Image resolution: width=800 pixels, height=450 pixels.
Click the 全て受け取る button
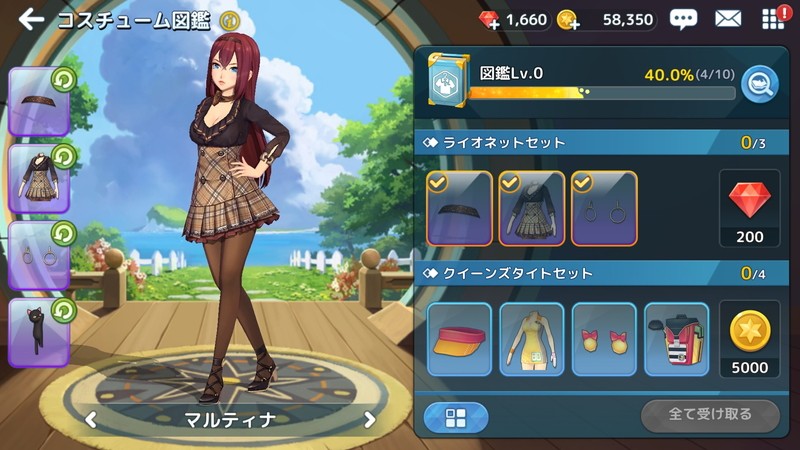tap(710, 414)
